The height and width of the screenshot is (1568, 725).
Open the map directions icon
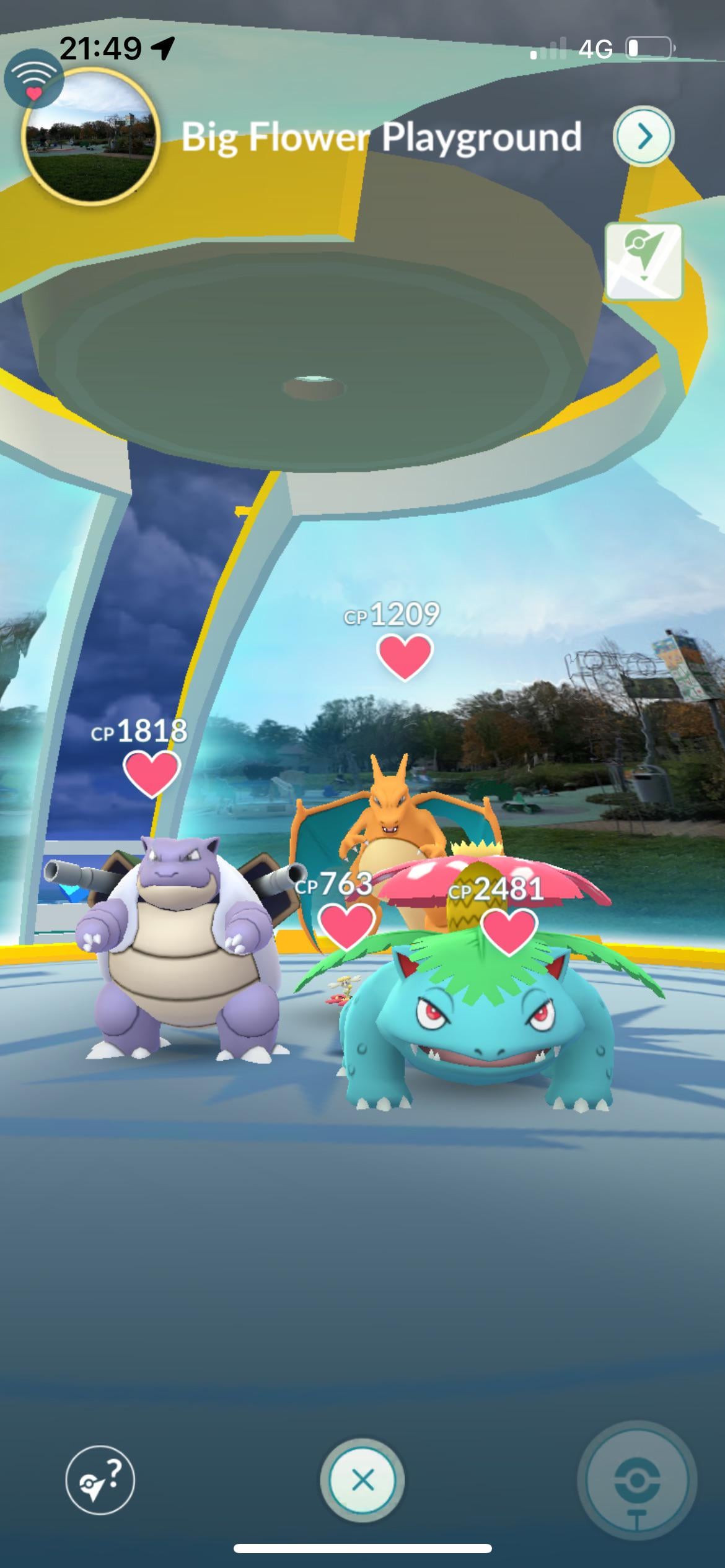[x=644, y=261]
